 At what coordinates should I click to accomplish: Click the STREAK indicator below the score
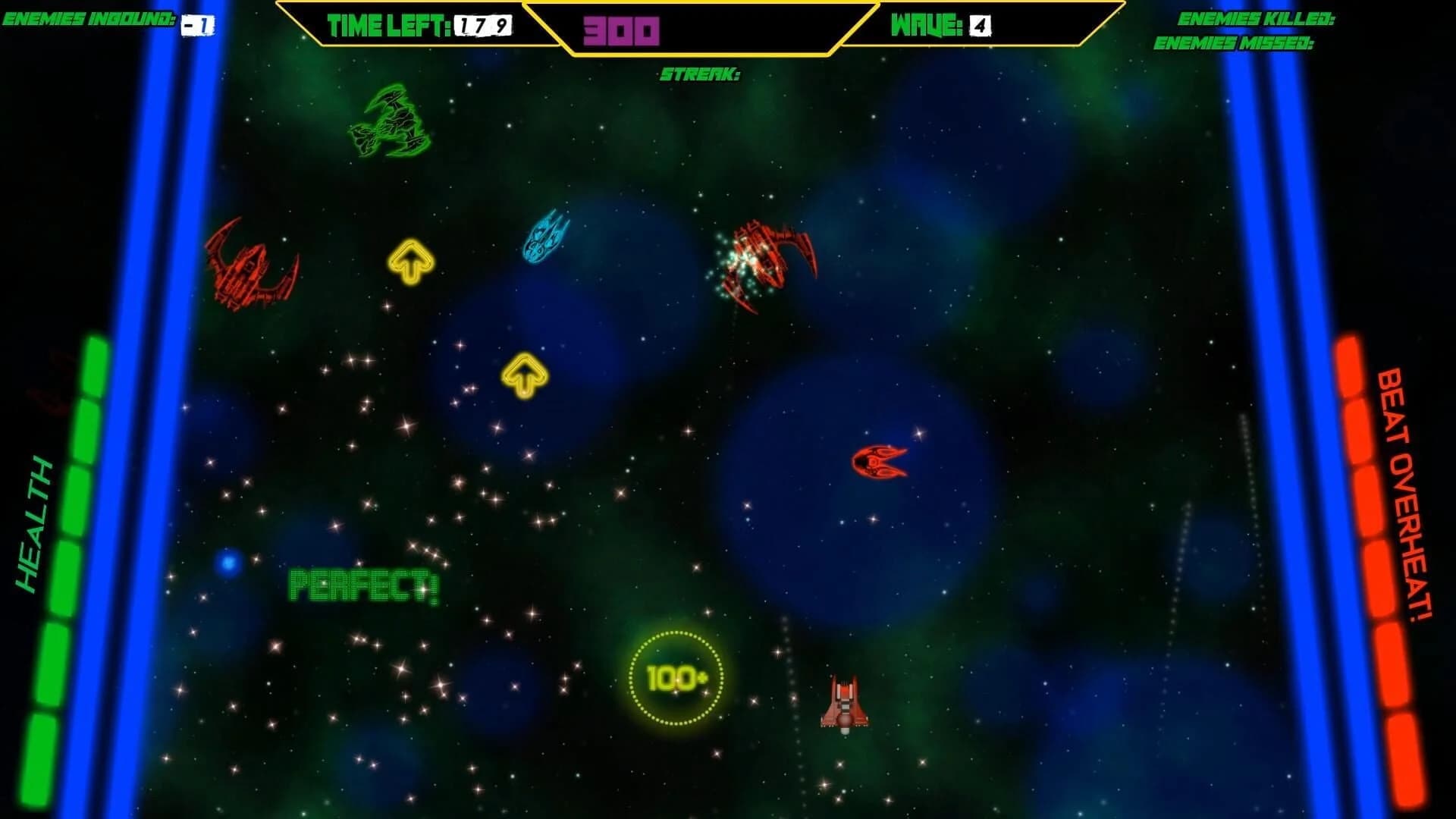coord(699,75)
